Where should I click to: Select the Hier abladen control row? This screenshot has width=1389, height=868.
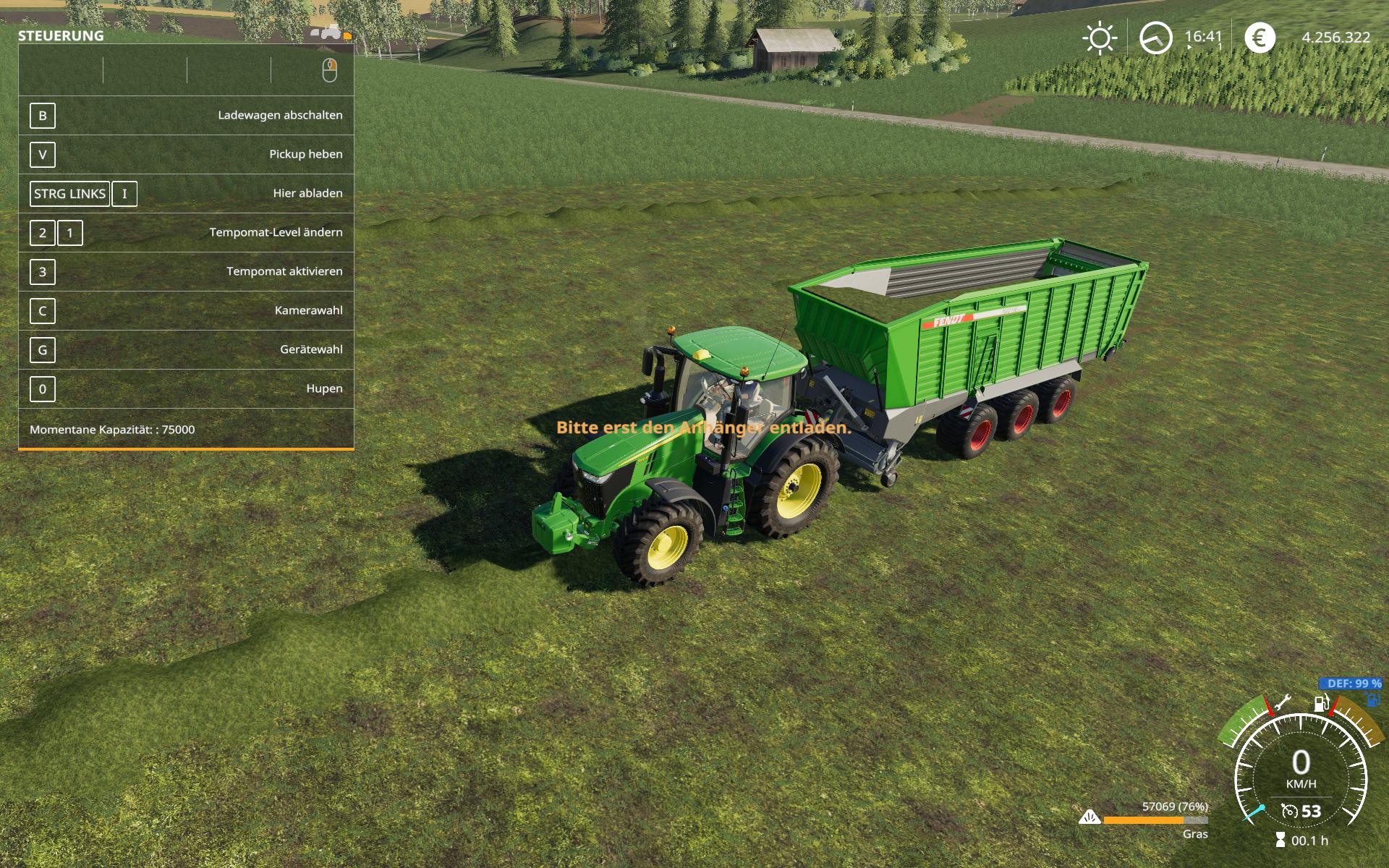pyautogui.click(x=186, y=194)
